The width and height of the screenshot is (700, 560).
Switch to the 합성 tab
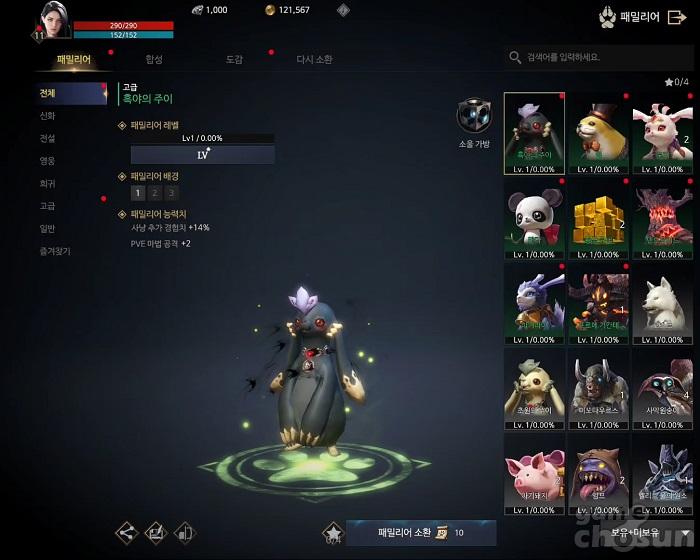point(153,60)
